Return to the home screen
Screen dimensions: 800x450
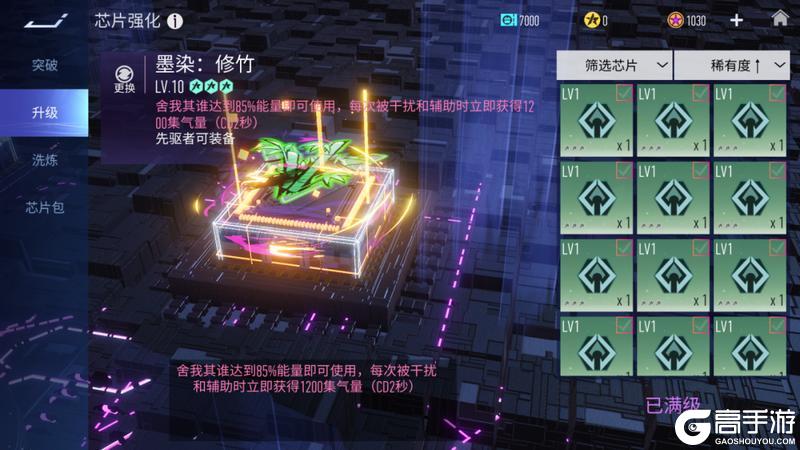coord(780,19)
